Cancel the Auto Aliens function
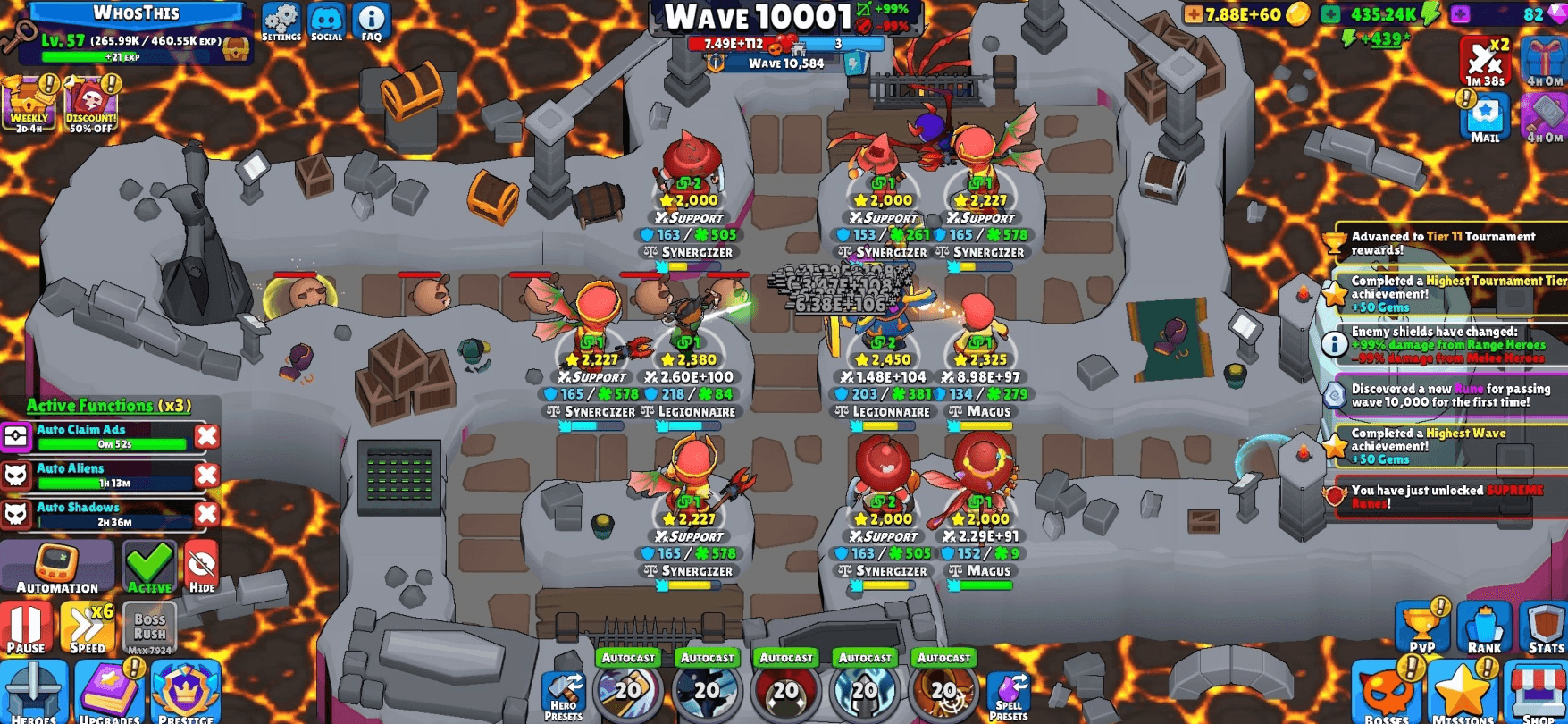 tap(205, 475)
